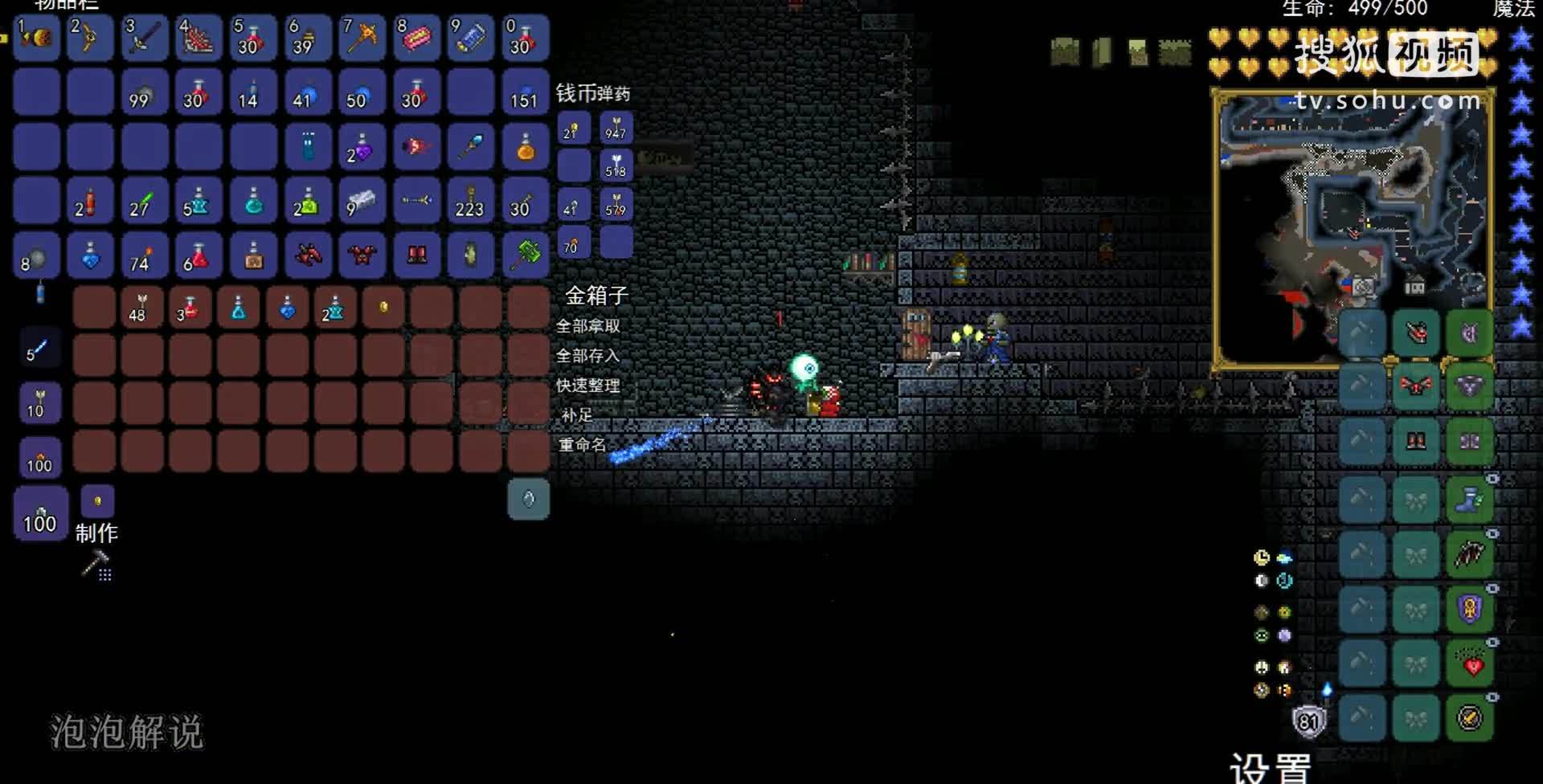Select the golden pickaxe in hotbar slot 7
This screenshot has width=1543, height=784.
pyautogui.click(x=362, y=38)
